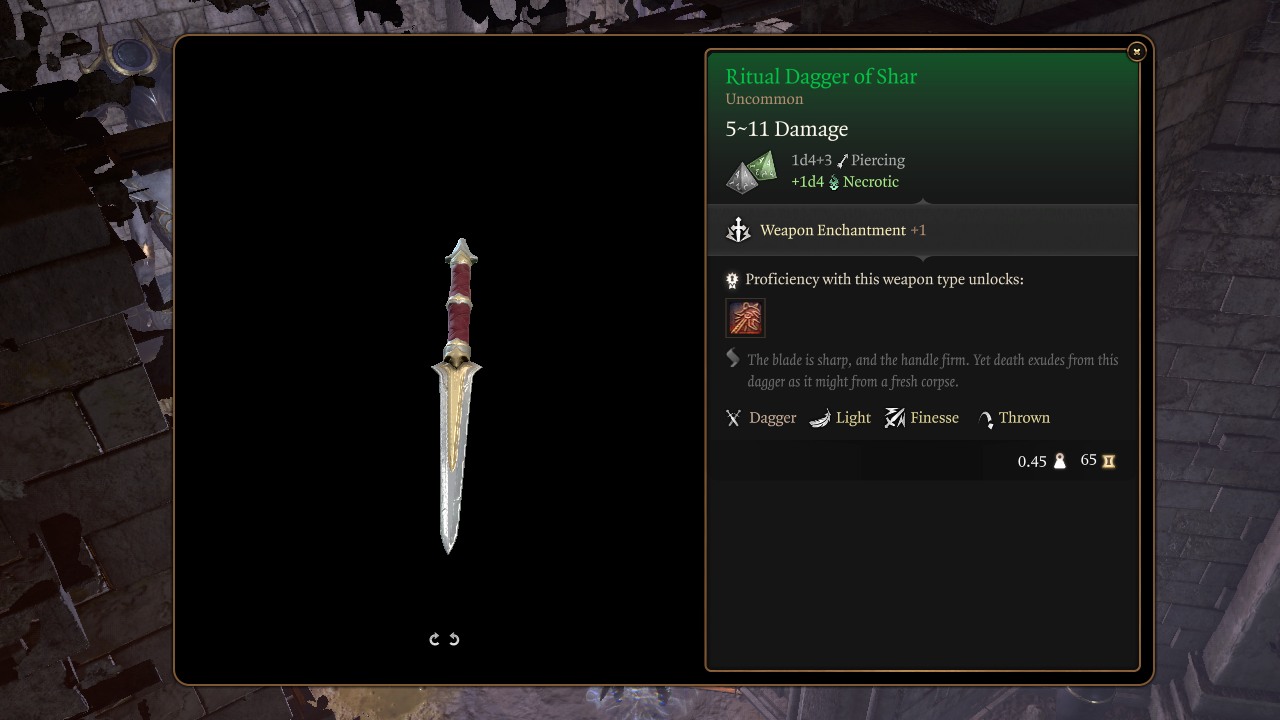Click the 65 gold price value

(x=1087, y=460)
